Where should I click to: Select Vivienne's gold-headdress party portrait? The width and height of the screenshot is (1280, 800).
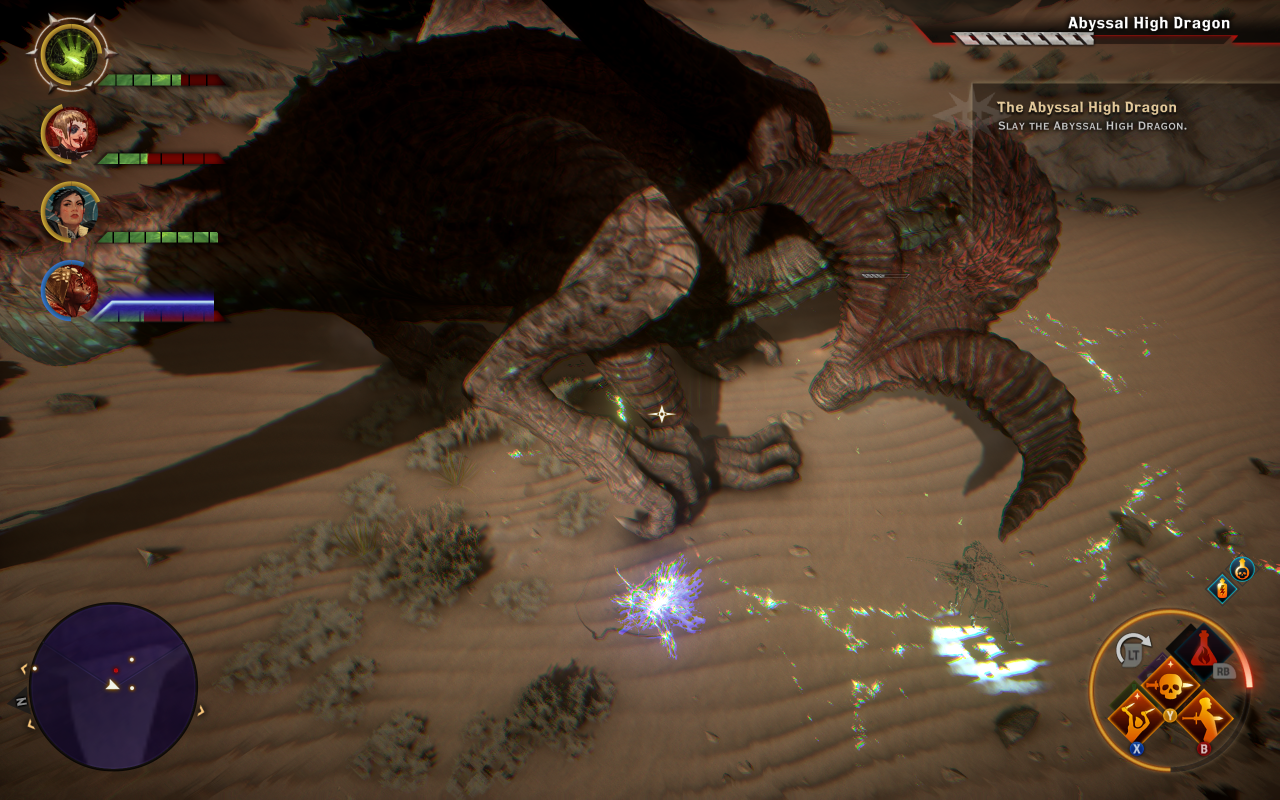(x=70, y=290)
